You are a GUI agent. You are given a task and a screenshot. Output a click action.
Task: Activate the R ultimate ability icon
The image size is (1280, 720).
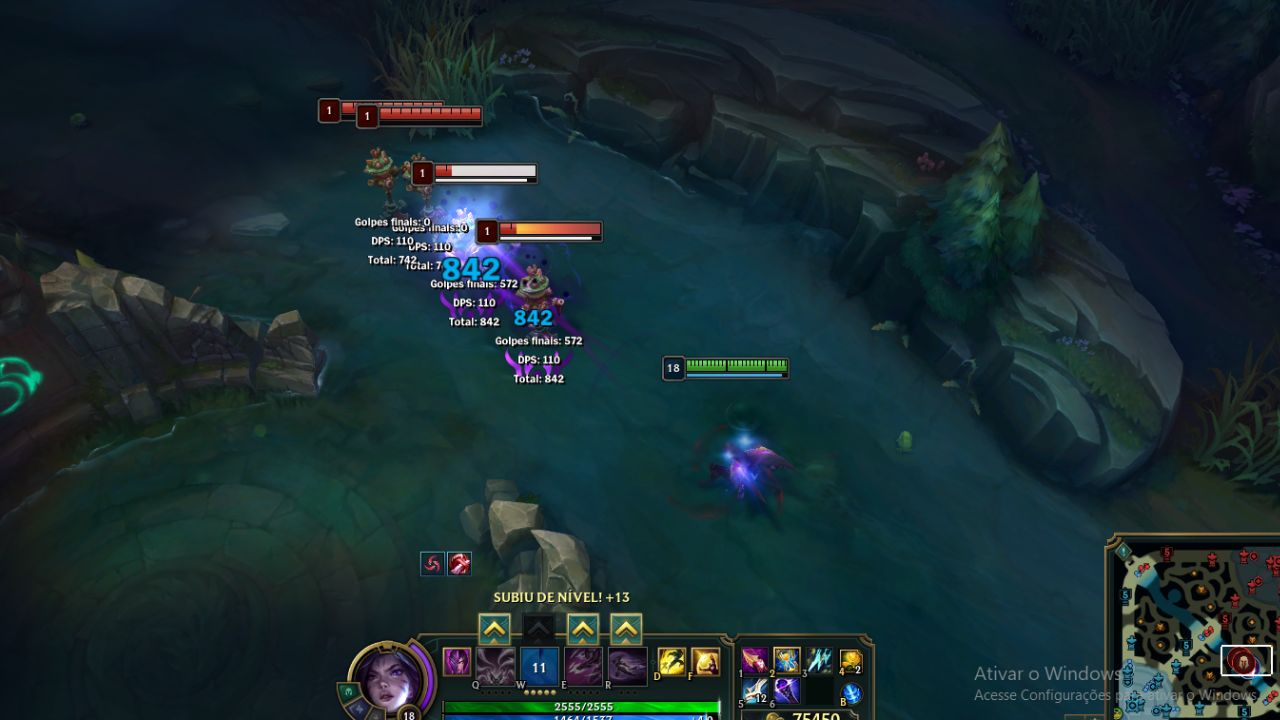point(628,666)
